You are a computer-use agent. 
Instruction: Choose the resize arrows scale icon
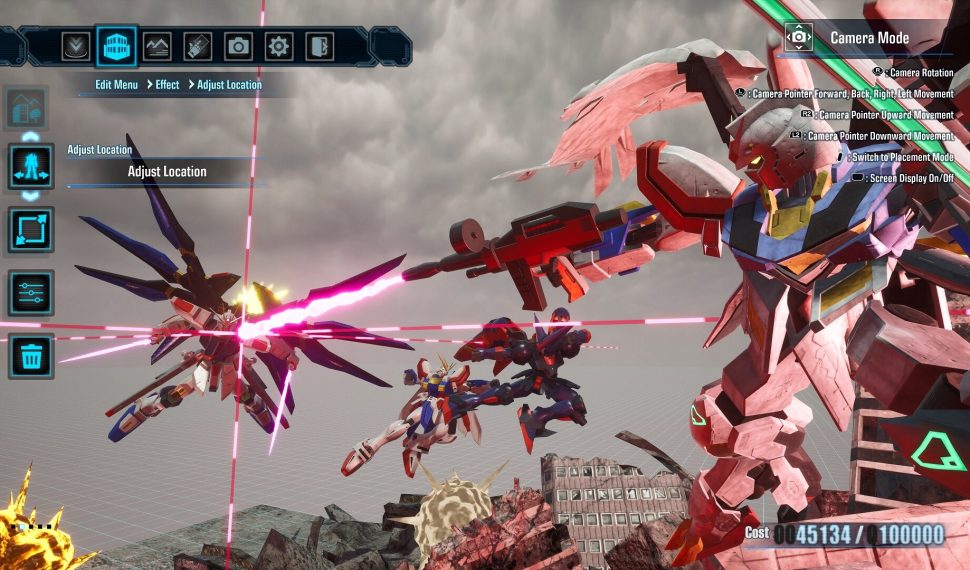(x=31, y=230)
